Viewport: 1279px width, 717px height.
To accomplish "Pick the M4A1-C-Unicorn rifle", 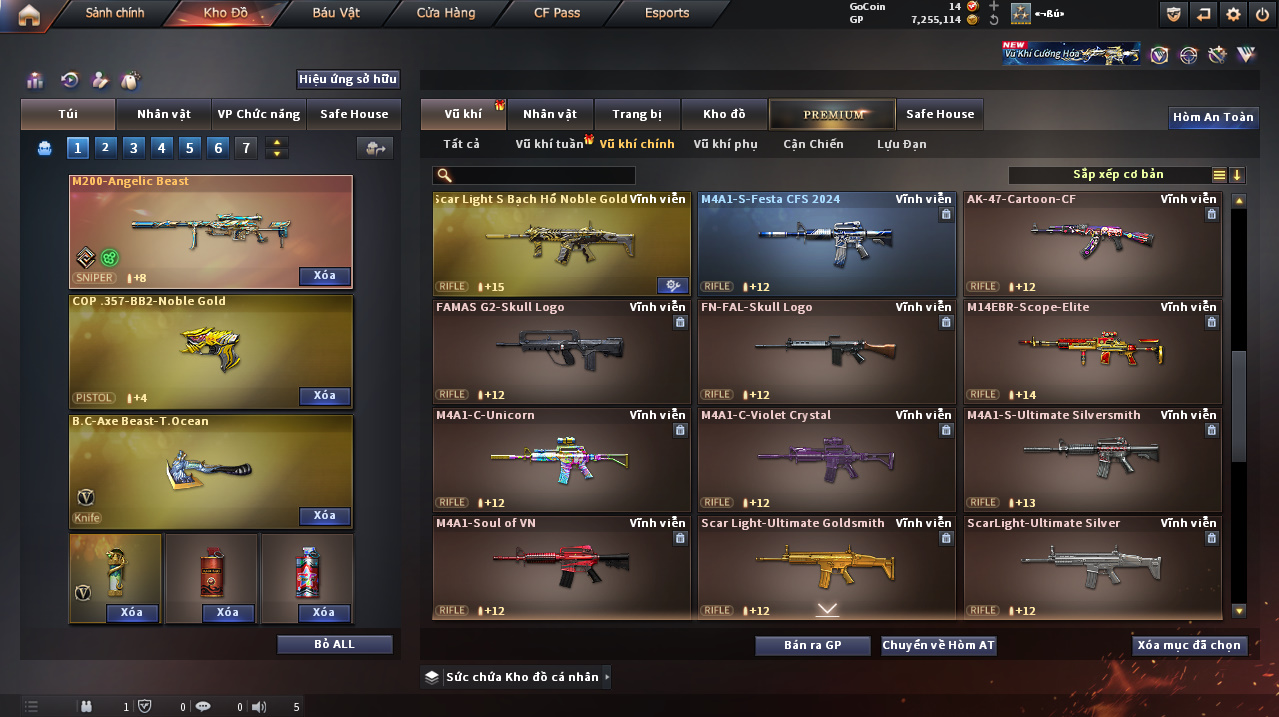I will pyautogui.click(x=561, y=459).
